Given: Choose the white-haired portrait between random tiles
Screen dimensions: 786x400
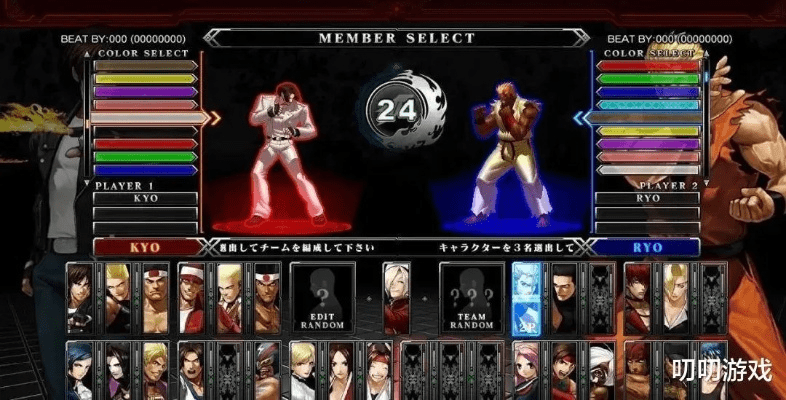Looking at the screenshot, I should pos(397,297).
